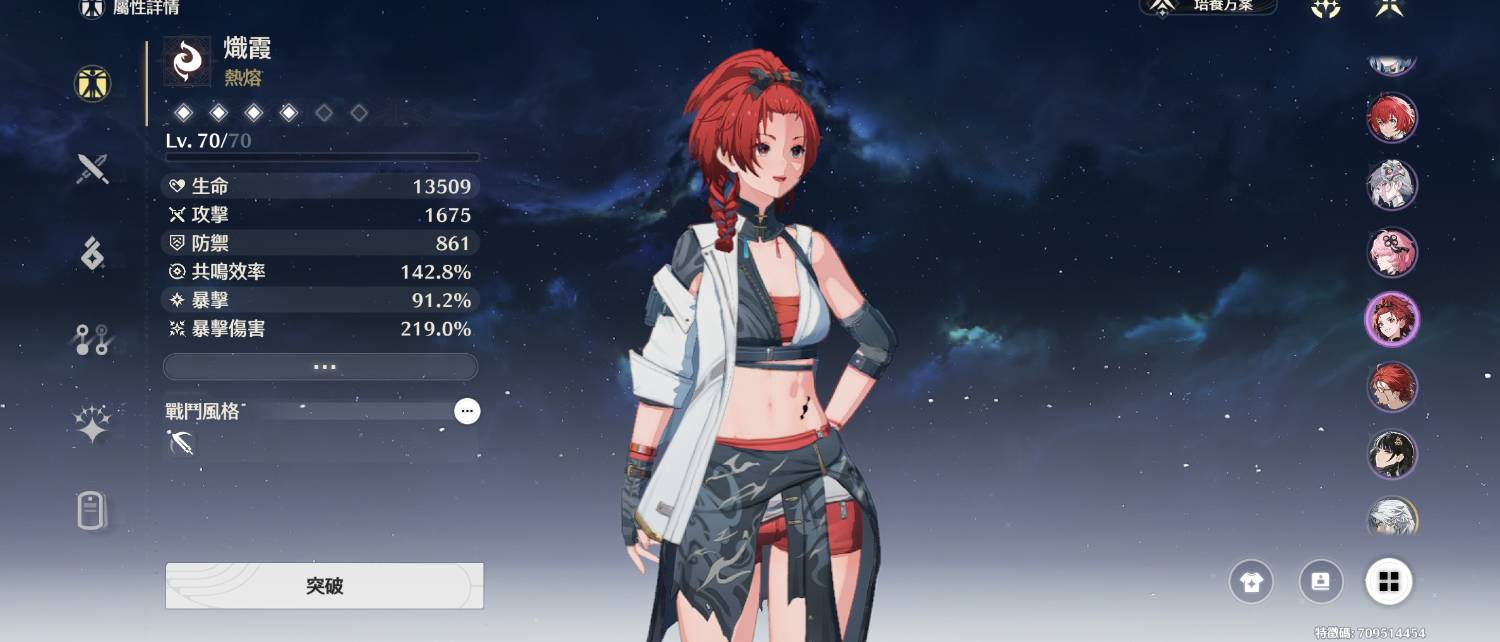The image size is (1500, 642).
Task: Expand full stats with the wide ellipsis bar
Action: (320, 367)
